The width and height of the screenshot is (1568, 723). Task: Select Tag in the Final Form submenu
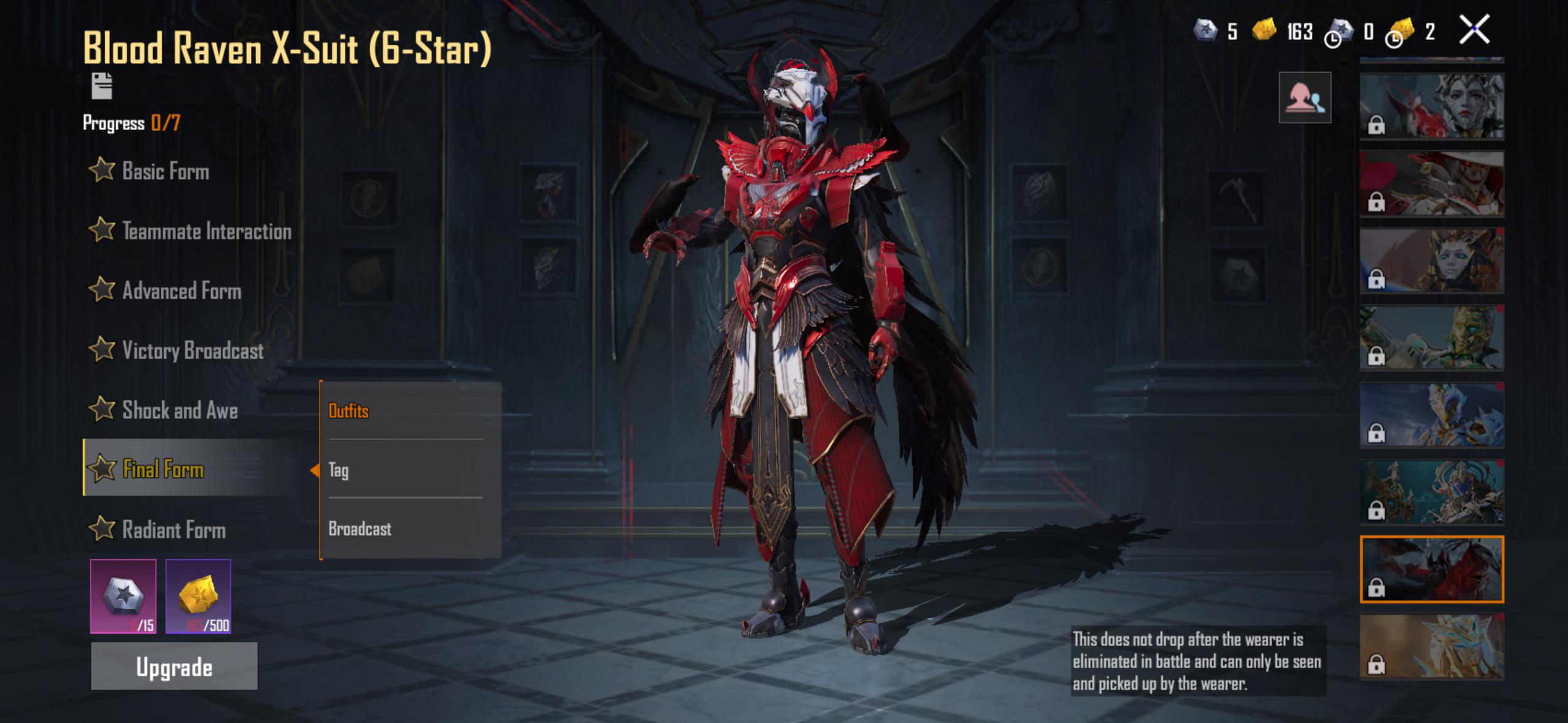(339, 470)
